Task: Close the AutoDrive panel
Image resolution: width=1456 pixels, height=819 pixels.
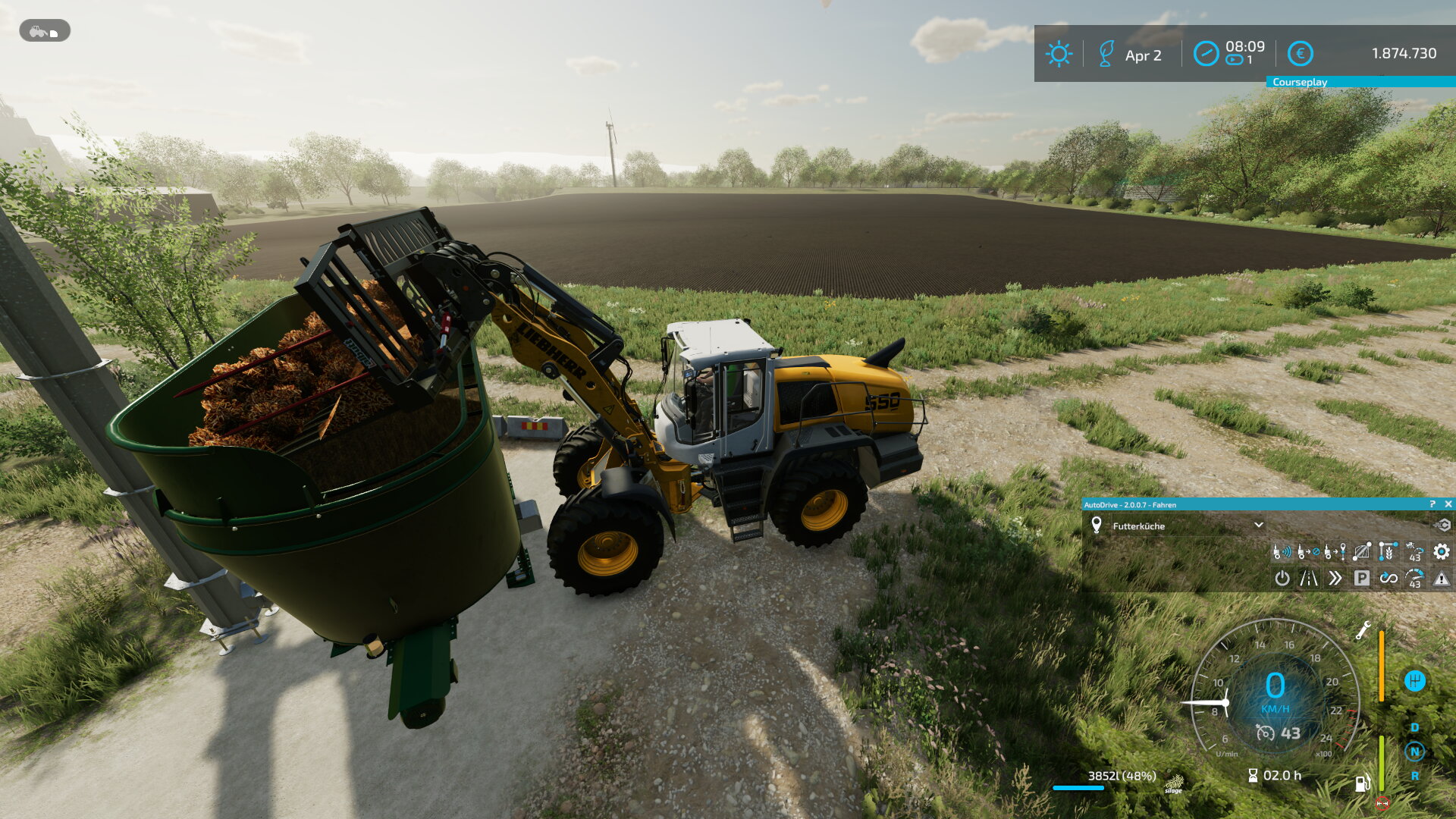Action: (1448, 504)
